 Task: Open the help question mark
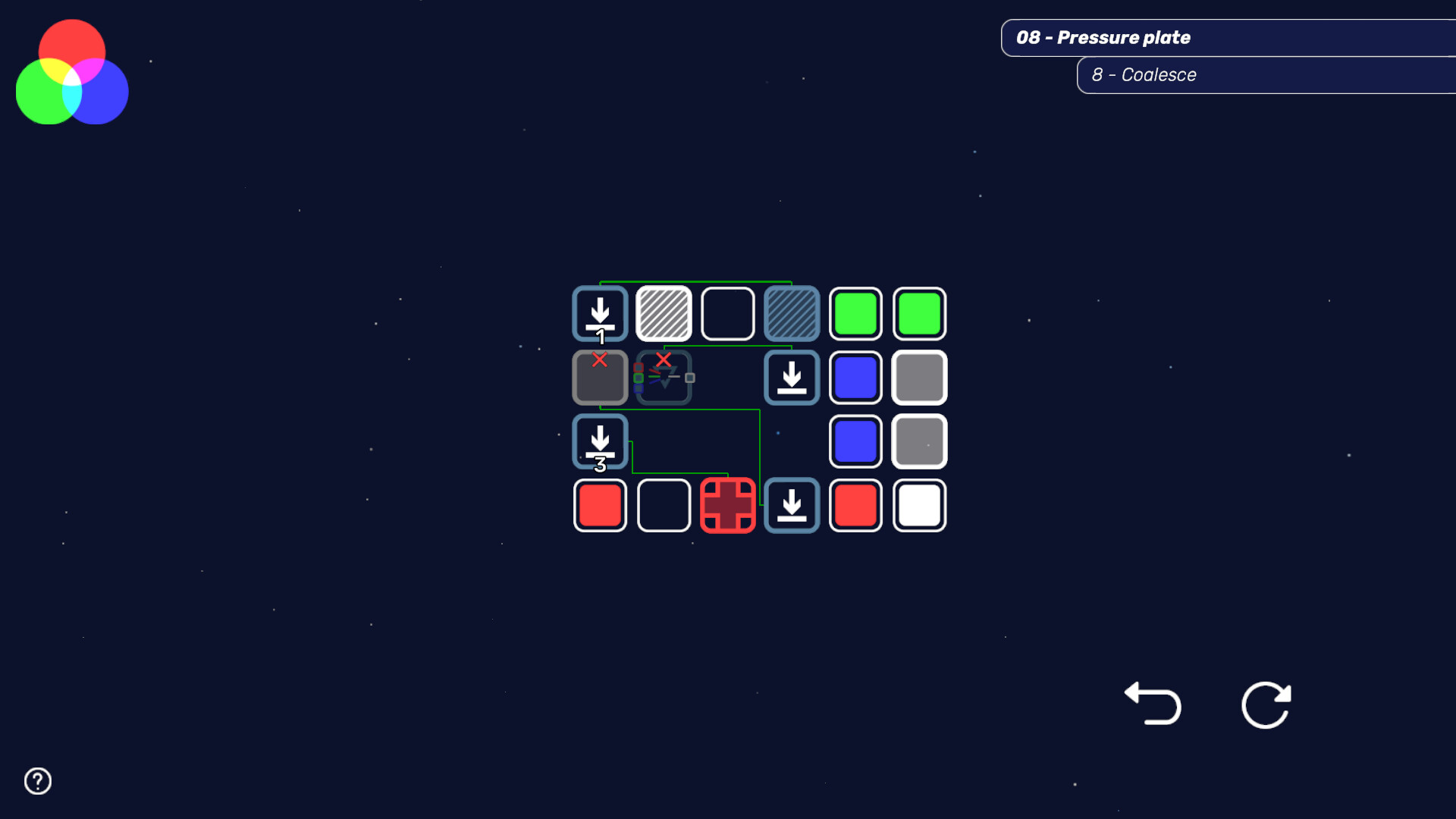(36, 780)
